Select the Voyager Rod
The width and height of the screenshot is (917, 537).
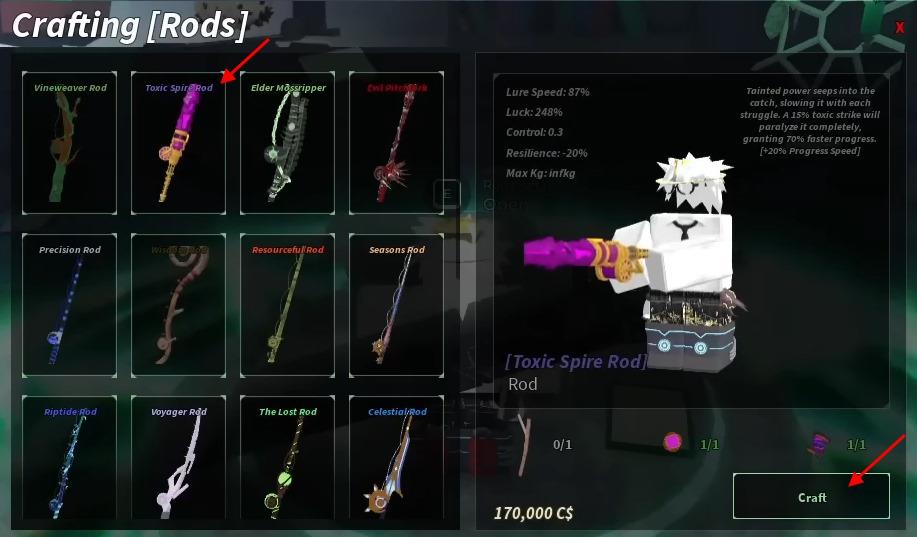178,460
